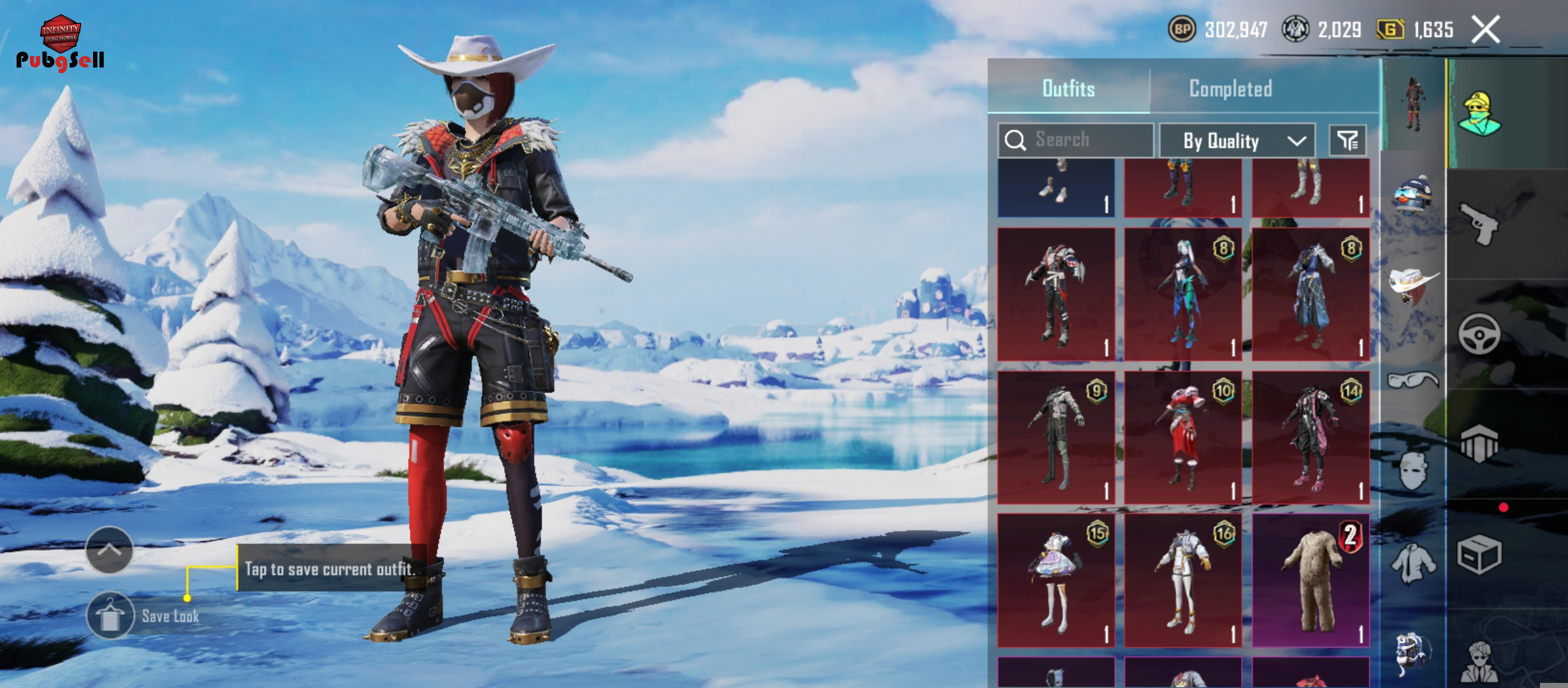Image resolution: width=1568 pixels, height=688 pixels.
Task: Select the dark striped outfit with badge 9
Action: click(1056, 437)
